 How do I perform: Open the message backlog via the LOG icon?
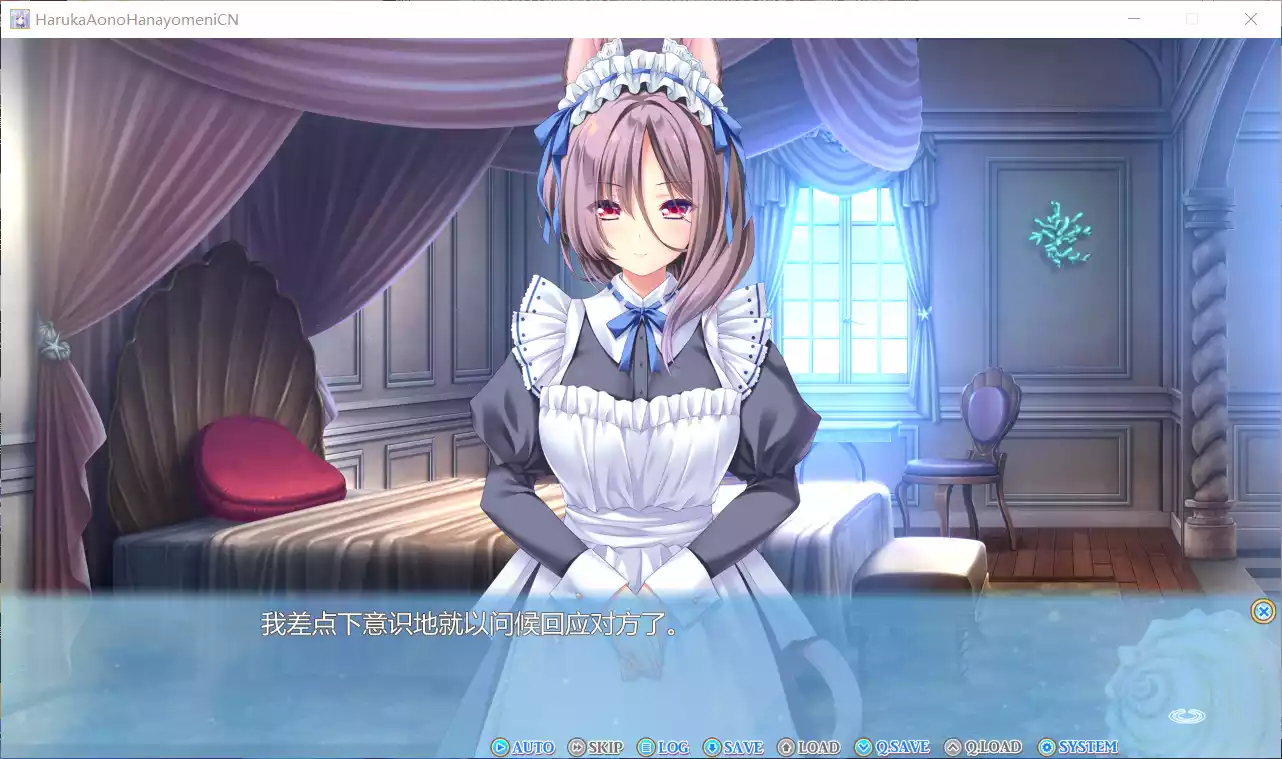click(x=645, y=746)
